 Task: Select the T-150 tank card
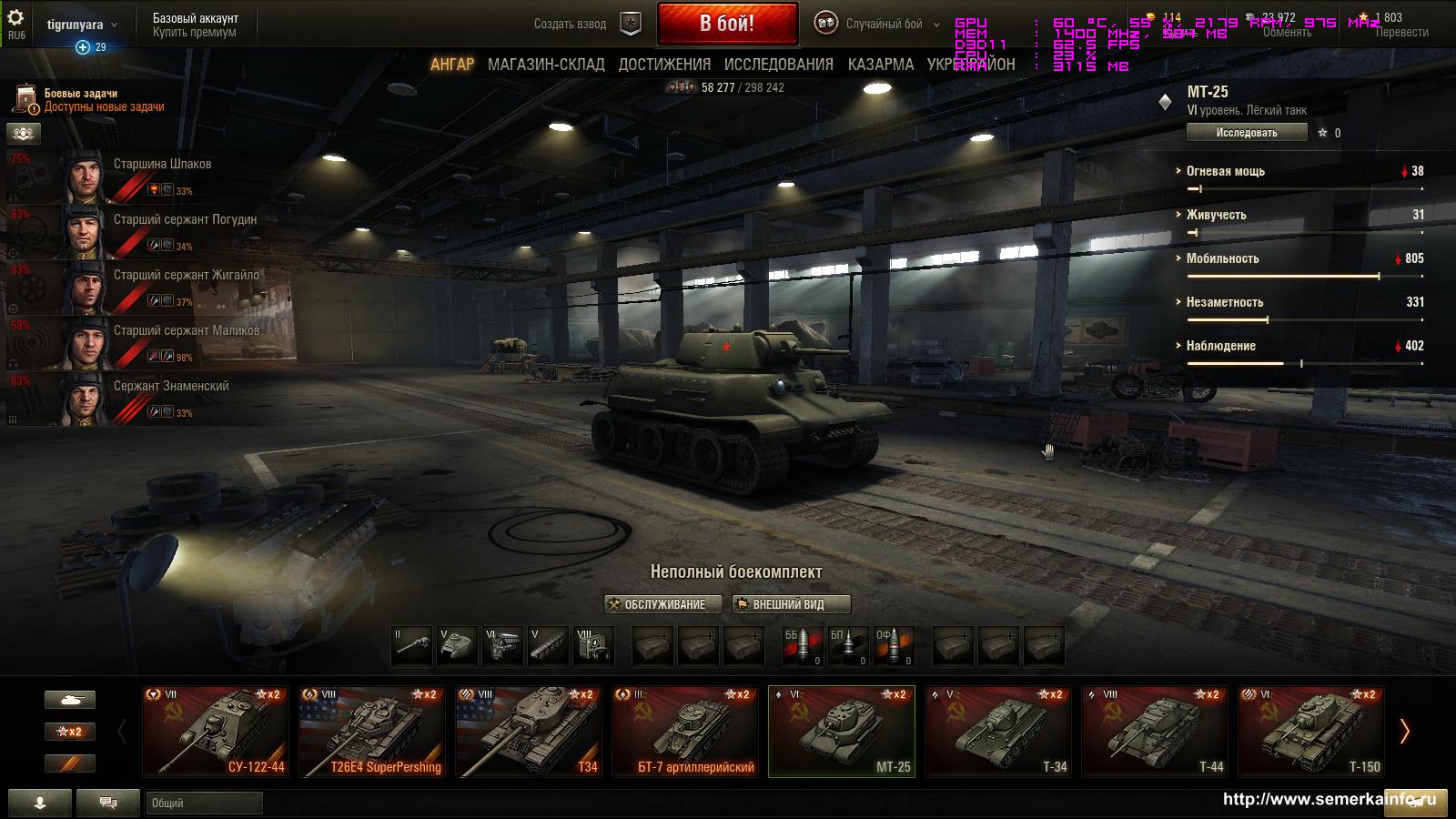click(x=1311, y=732)
